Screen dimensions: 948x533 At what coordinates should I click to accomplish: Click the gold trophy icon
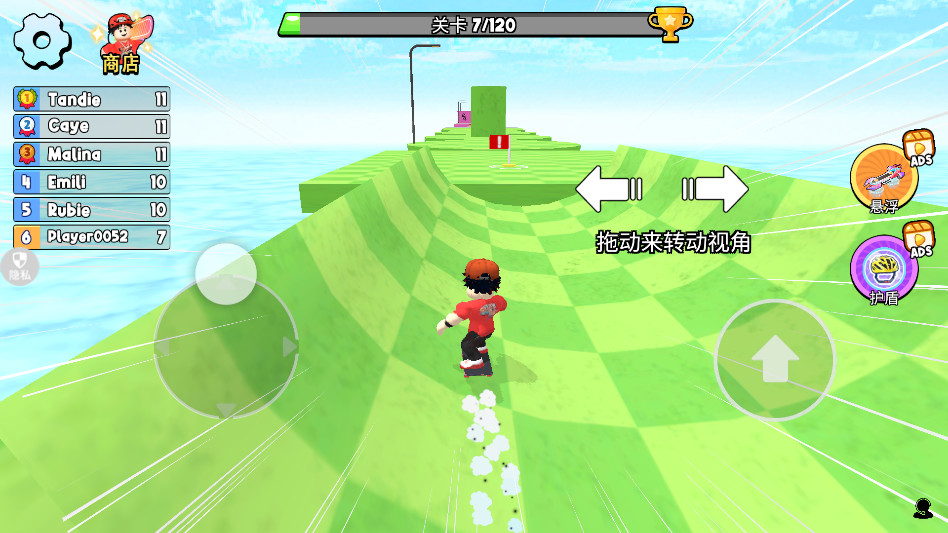click(669, 23)
